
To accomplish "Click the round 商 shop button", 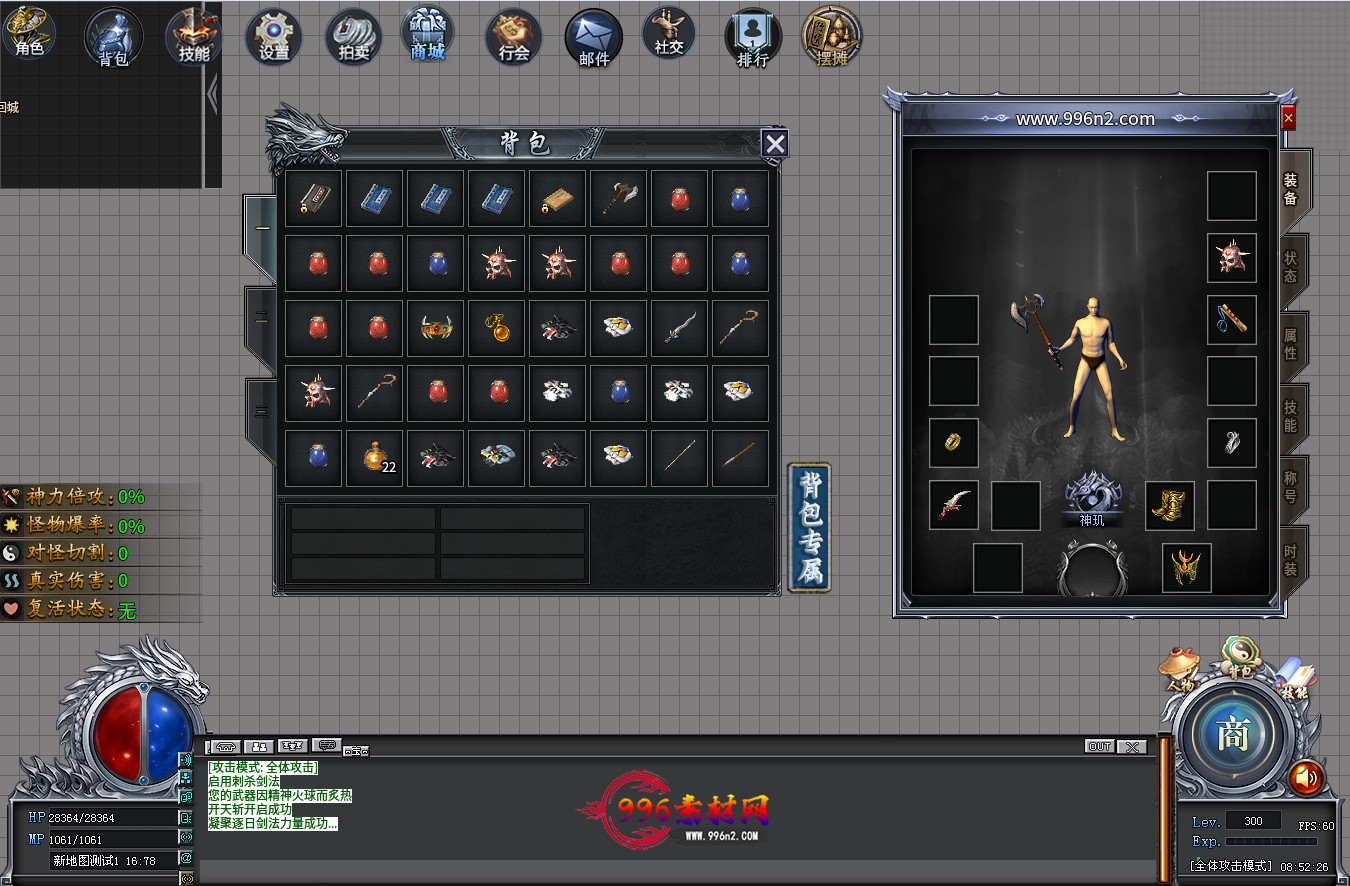I will pyautogui.click(x=1232, y=735).
